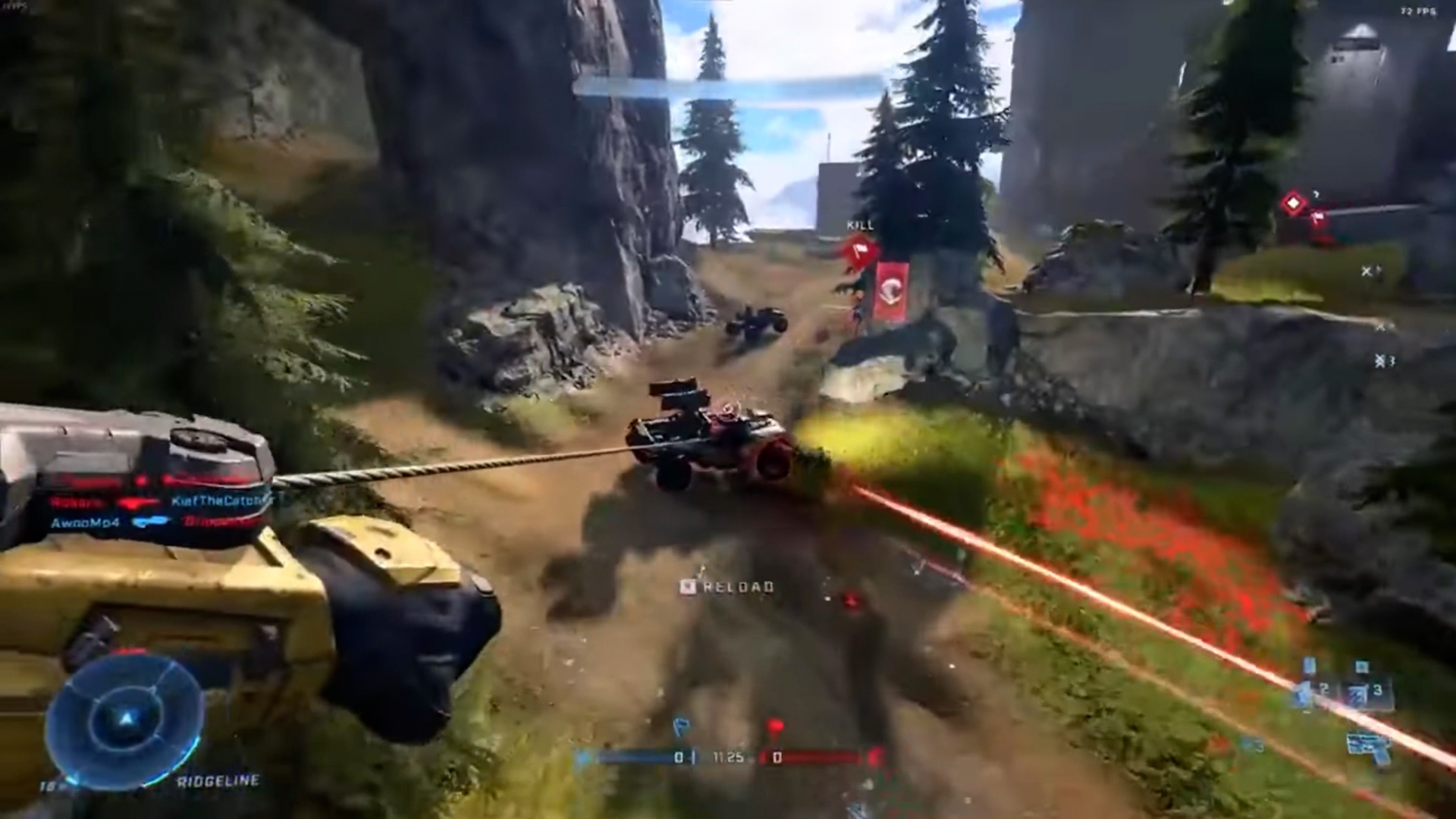
Task: Click the grenade count number above slot 2
Action: 1310,665
